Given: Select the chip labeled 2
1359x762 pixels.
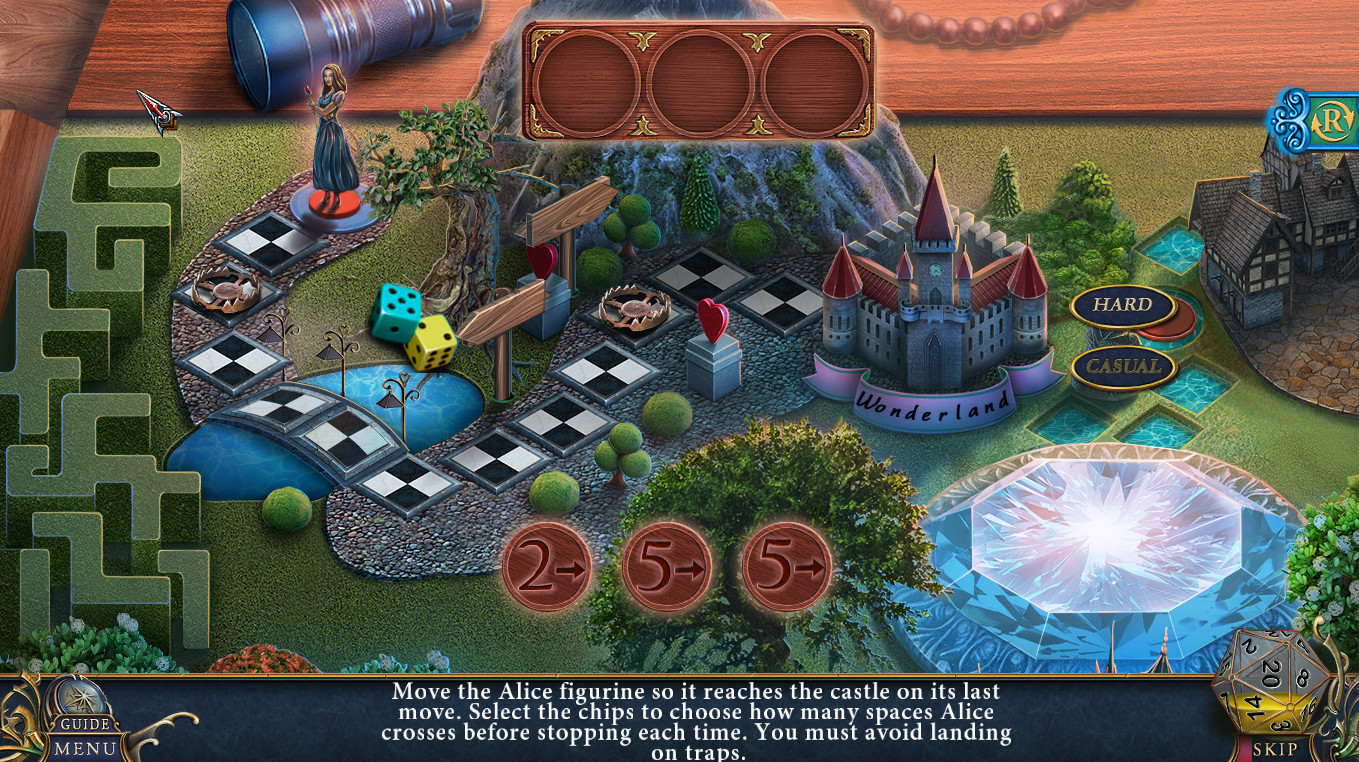Looking at the screenshot, I should (548, 566).
